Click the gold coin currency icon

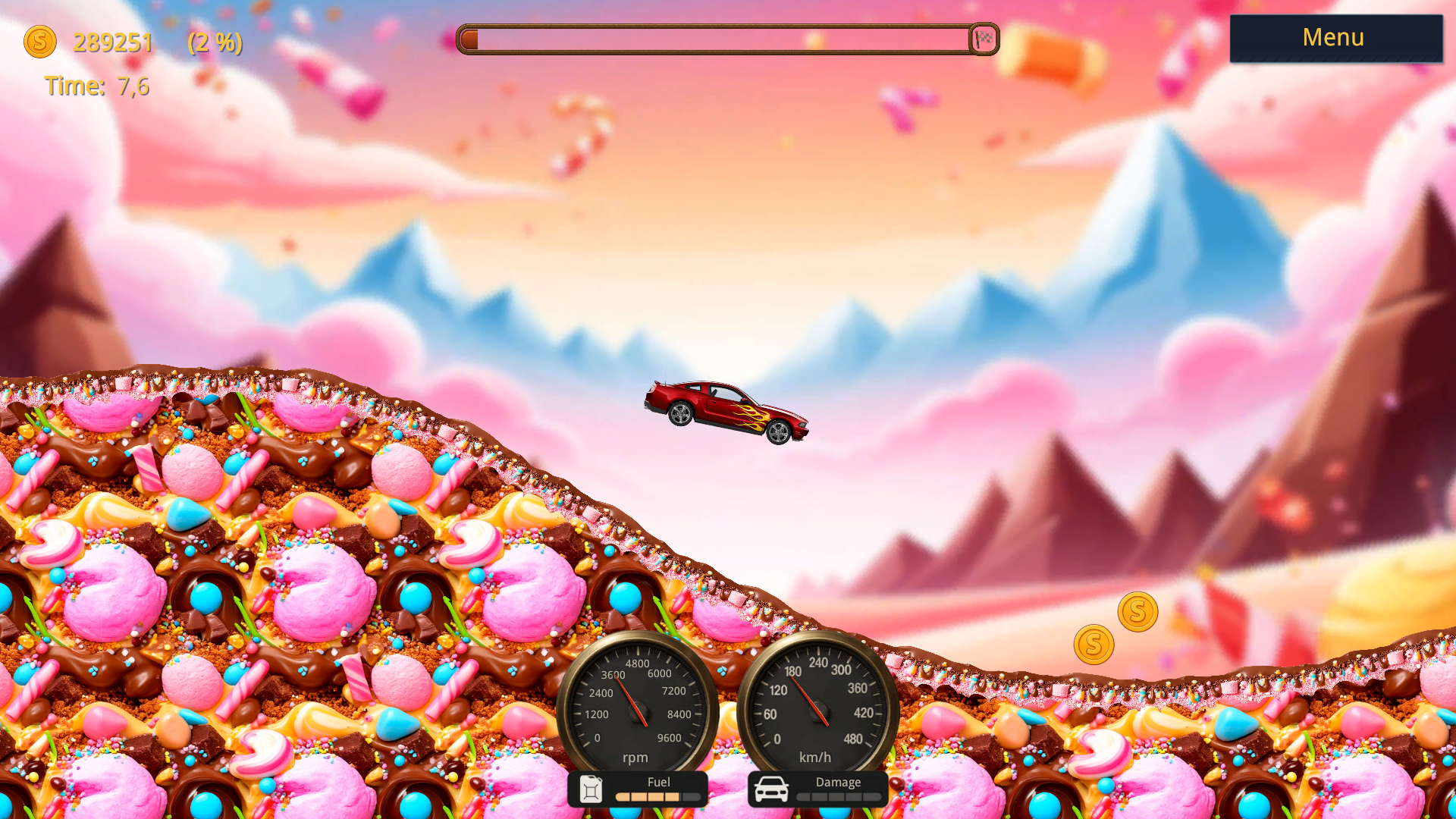click(41, 42)
